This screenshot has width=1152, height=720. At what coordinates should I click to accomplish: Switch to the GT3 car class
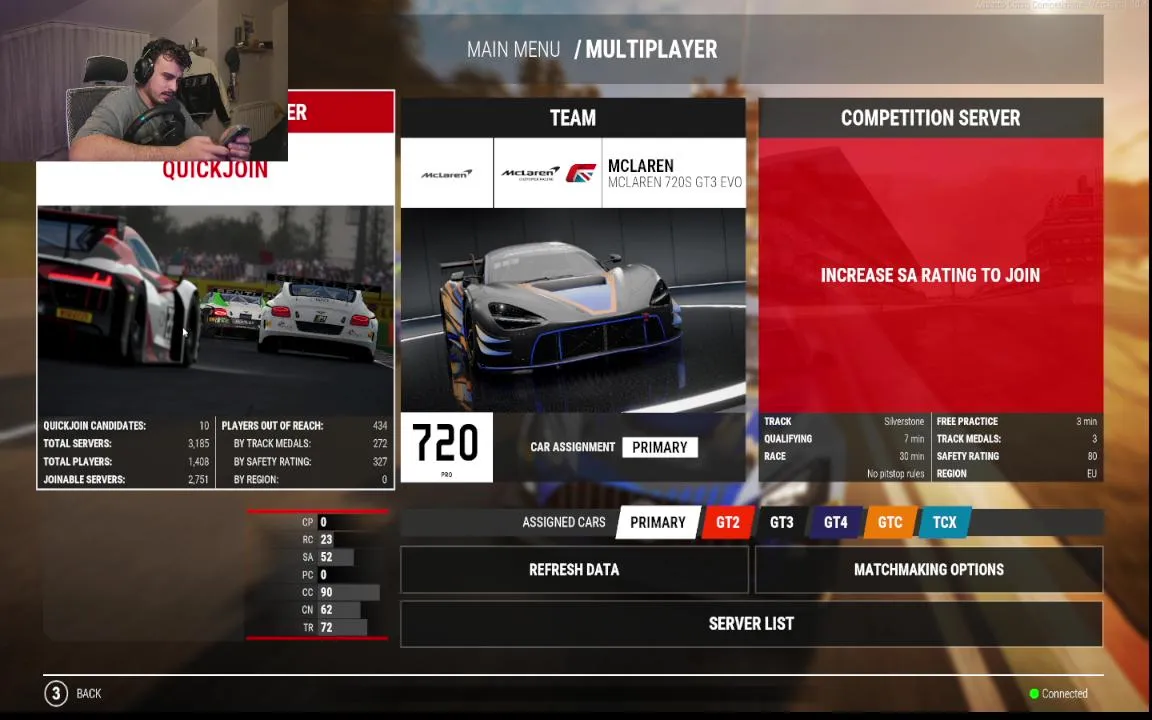click(781, 522)
